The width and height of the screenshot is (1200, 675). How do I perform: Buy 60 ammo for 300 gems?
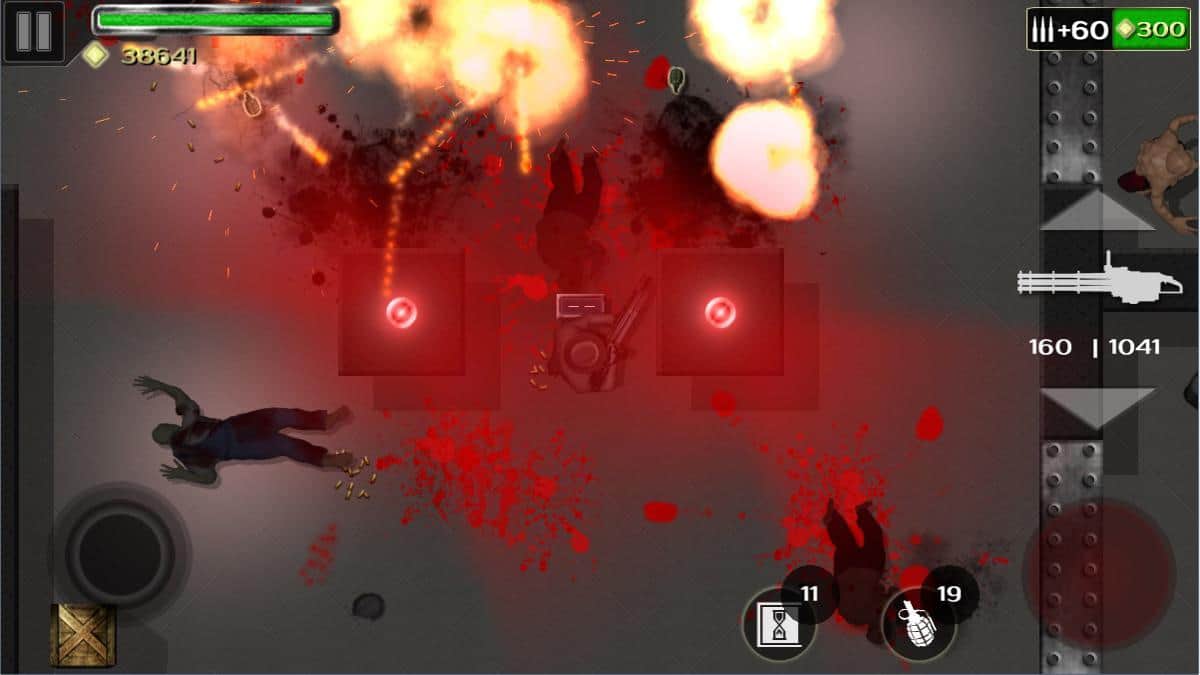pyautogui.click(x=1110, y=29)
